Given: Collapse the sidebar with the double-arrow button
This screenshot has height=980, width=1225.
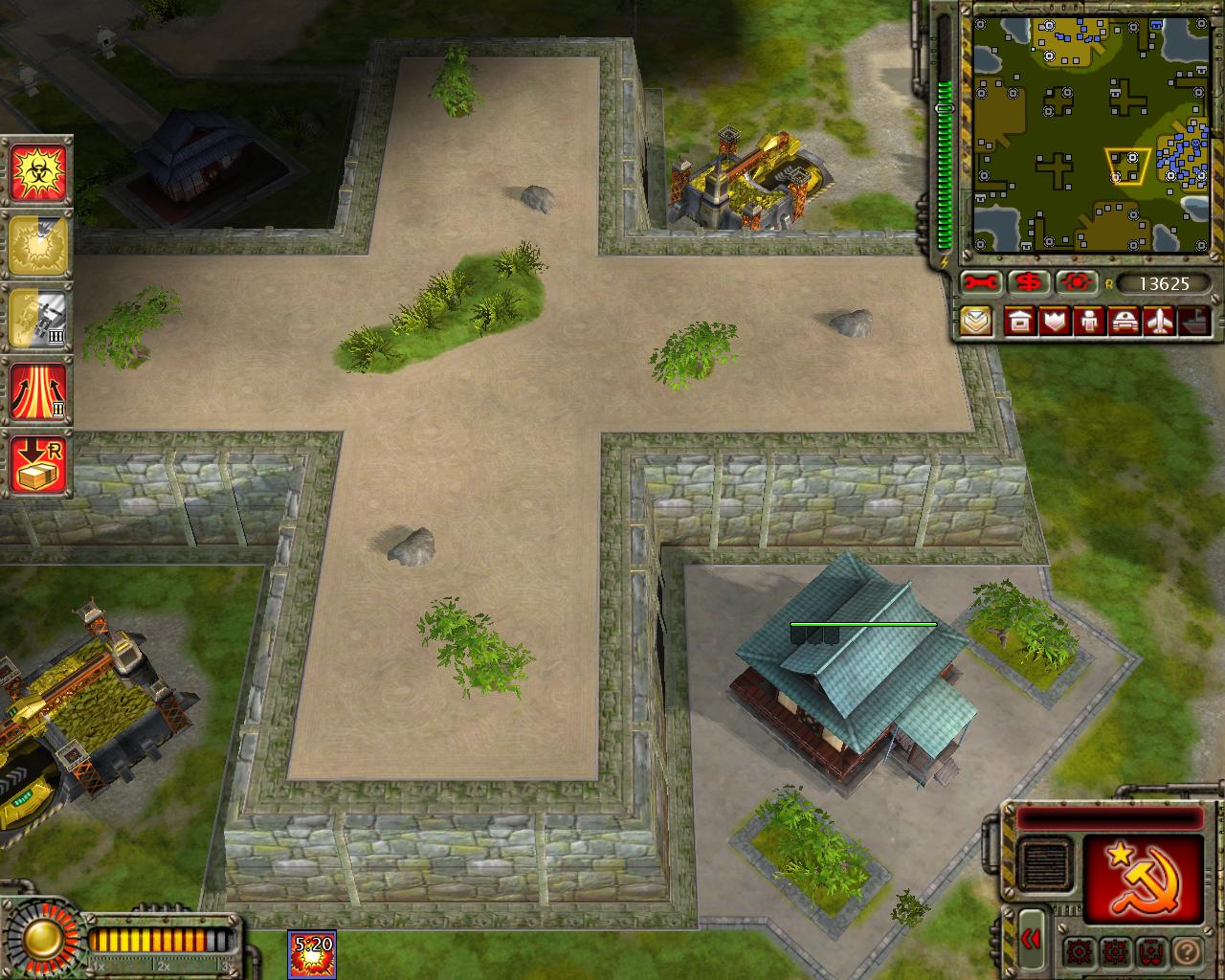Looking at the screenshot, I should click(x=1033, y=940).
